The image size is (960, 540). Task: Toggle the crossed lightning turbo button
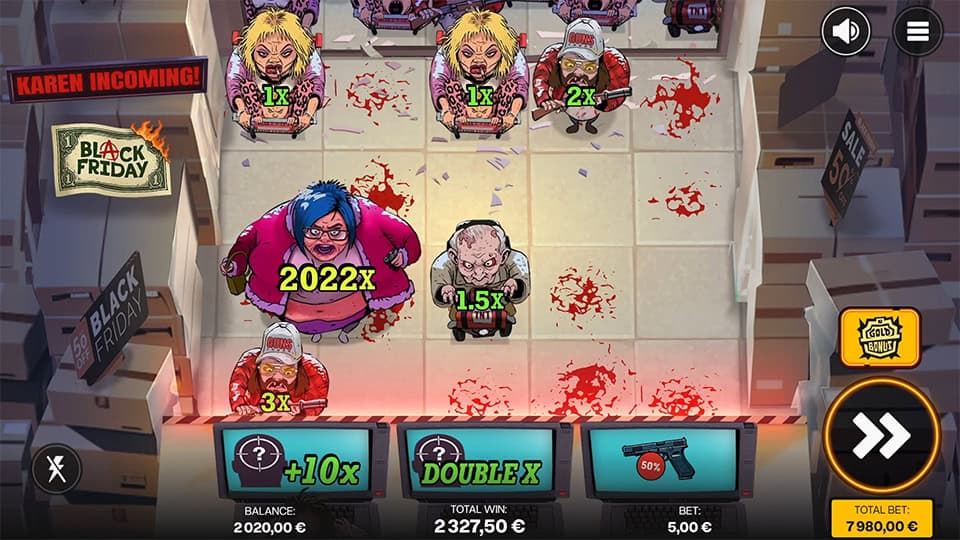click(56, 469)
